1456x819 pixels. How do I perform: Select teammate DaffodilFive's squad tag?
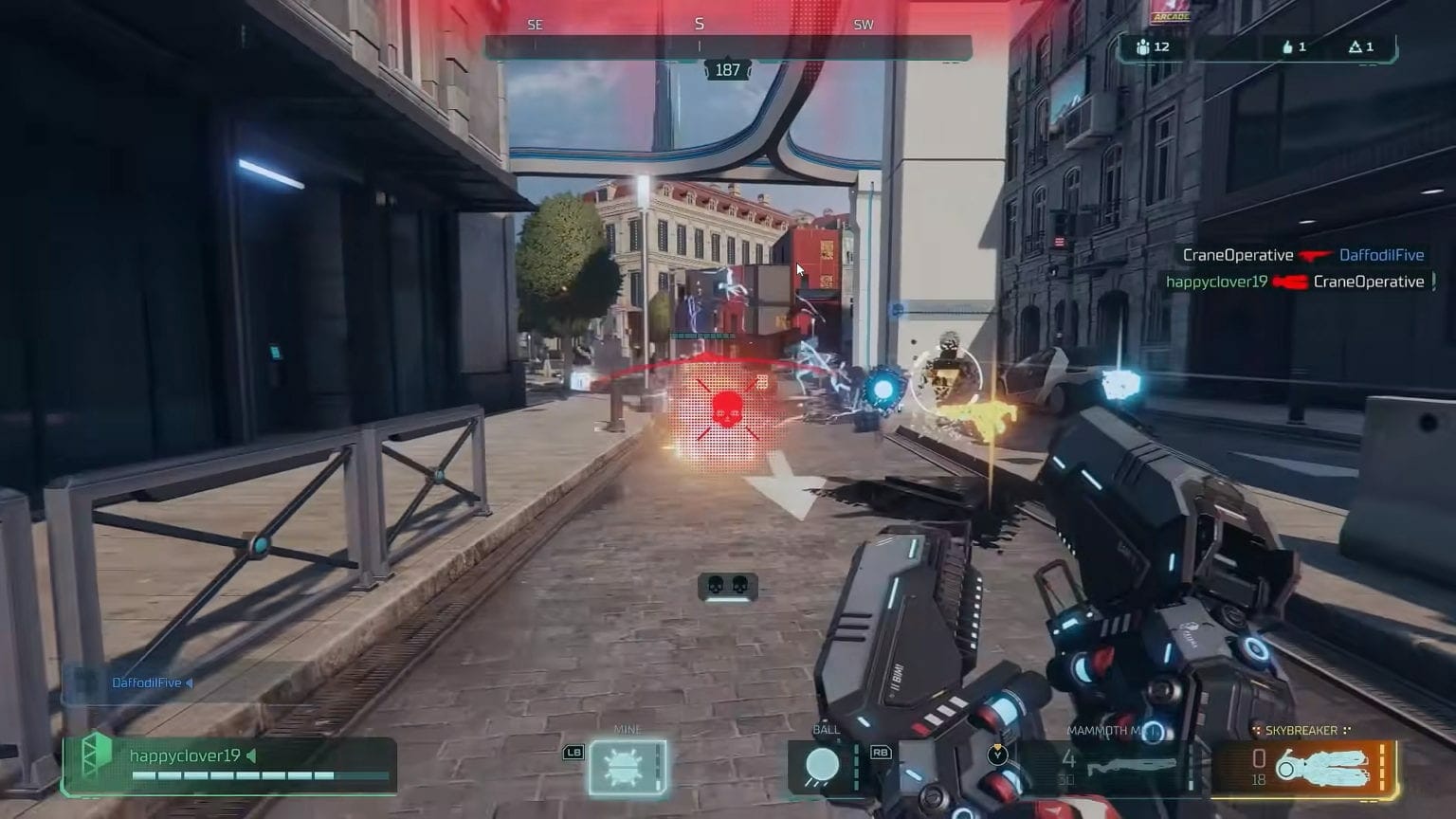pyautogui.click(x=145, y=682)
